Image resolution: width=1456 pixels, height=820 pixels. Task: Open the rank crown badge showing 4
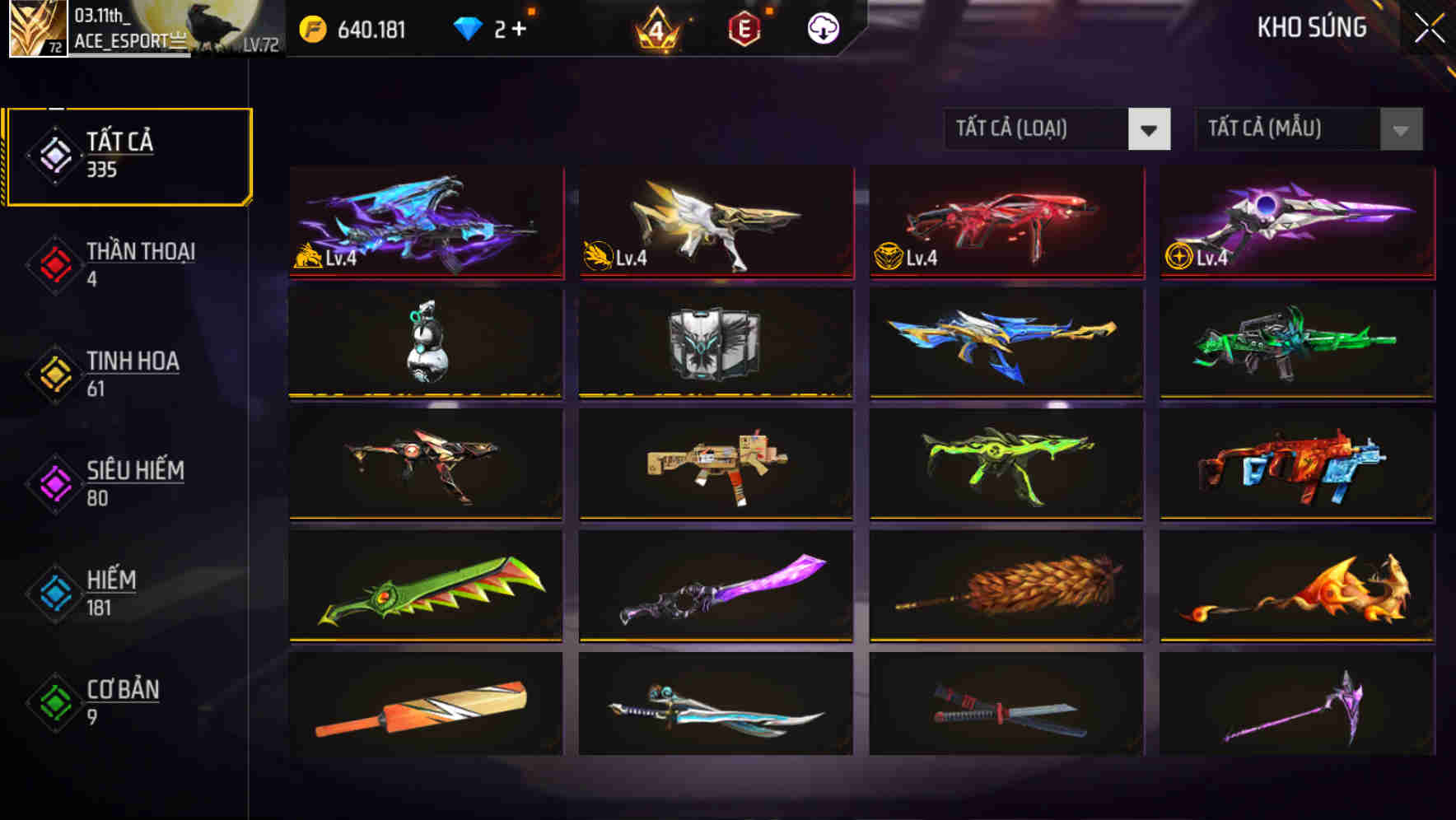[x=655, y=27]
